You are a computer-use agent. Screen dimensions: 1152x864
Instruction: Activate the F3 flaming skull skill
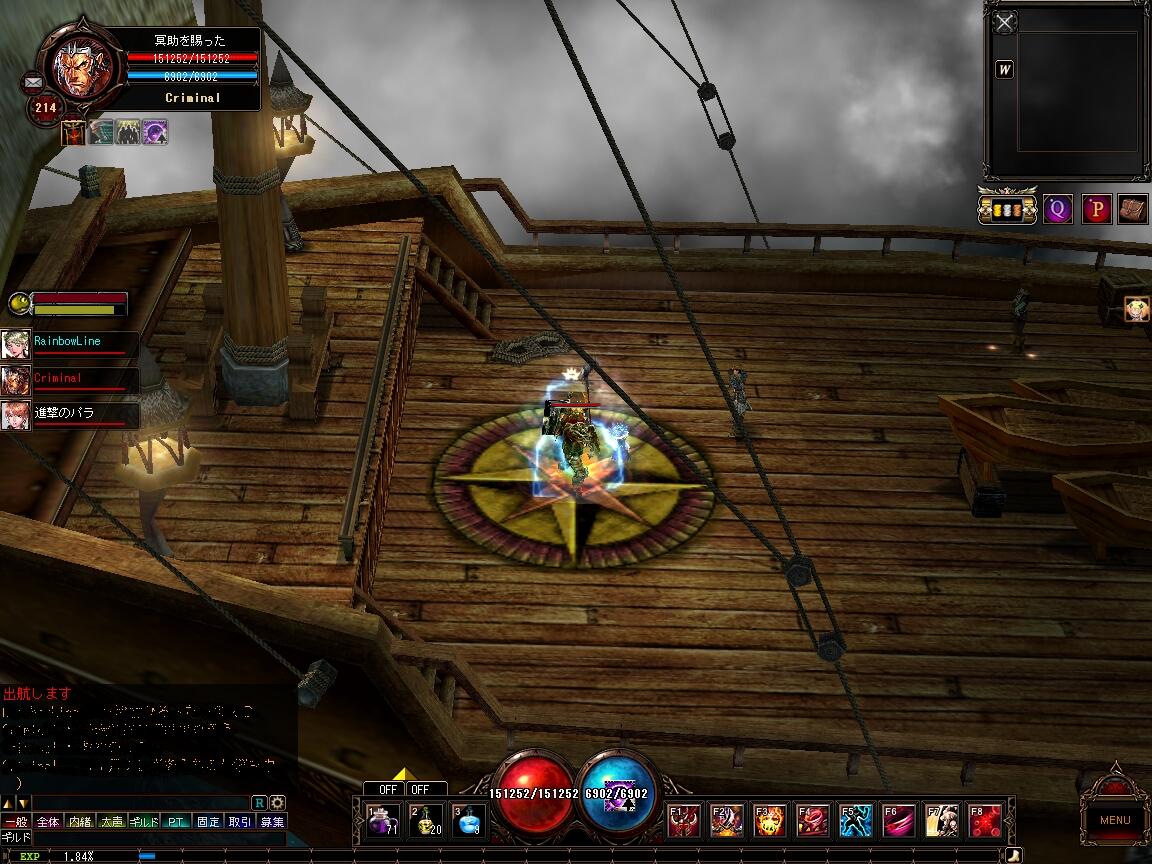click(769, 821)
